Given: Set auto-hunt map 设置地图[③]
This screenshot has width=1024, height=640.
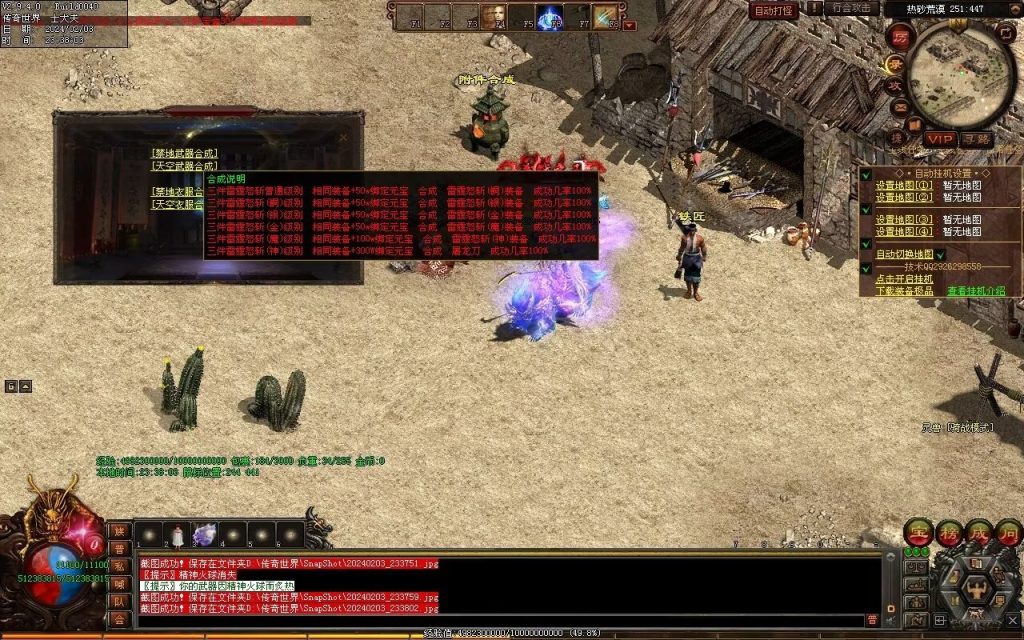Looking at the screenshot, I should [903, 219].
